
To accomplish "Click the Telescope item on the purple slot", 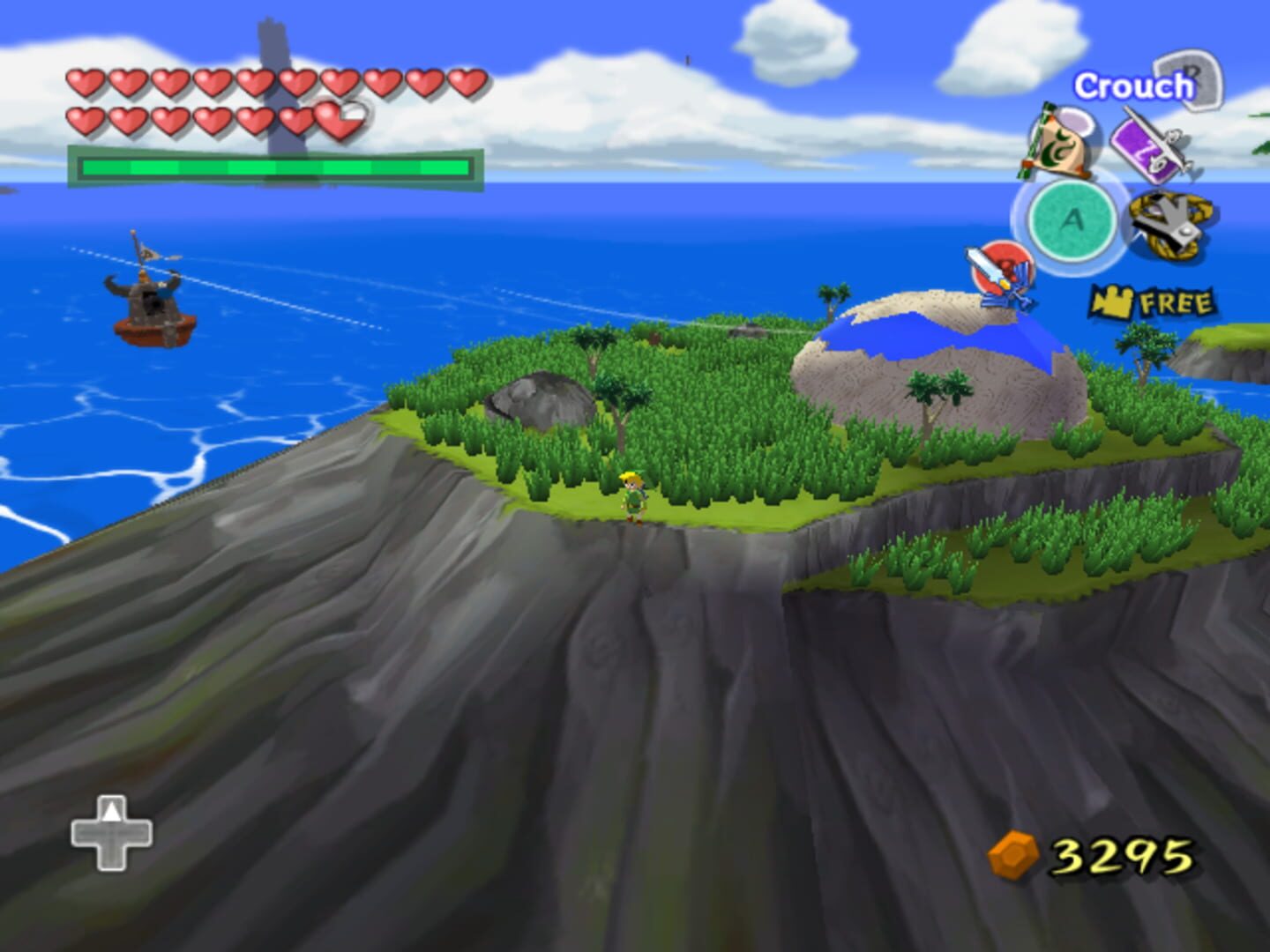I will pos(1155,150).
